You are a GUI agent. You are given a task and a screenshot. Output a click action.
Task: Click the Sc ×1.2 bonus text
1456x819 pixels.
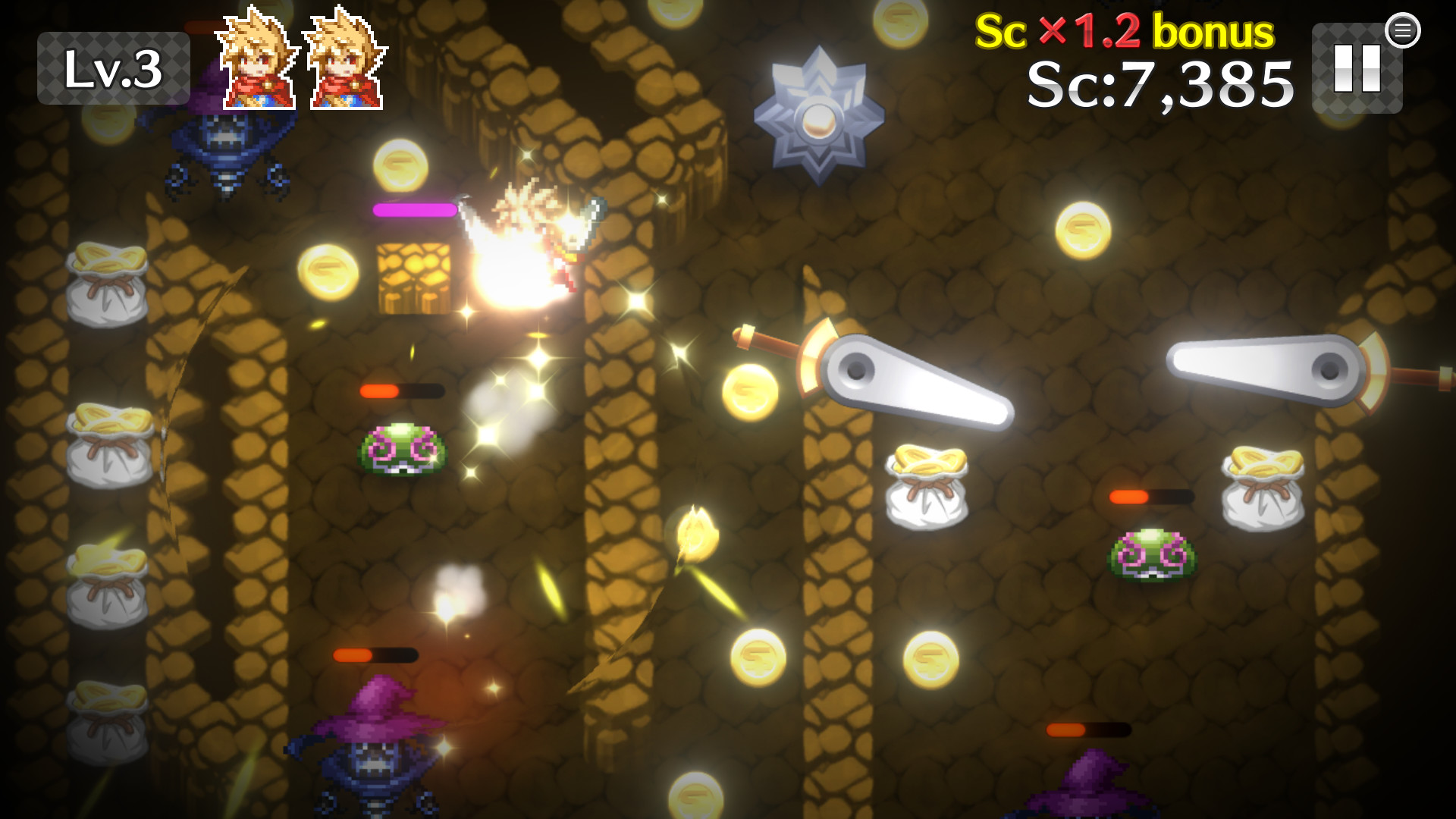point(1122,32)
